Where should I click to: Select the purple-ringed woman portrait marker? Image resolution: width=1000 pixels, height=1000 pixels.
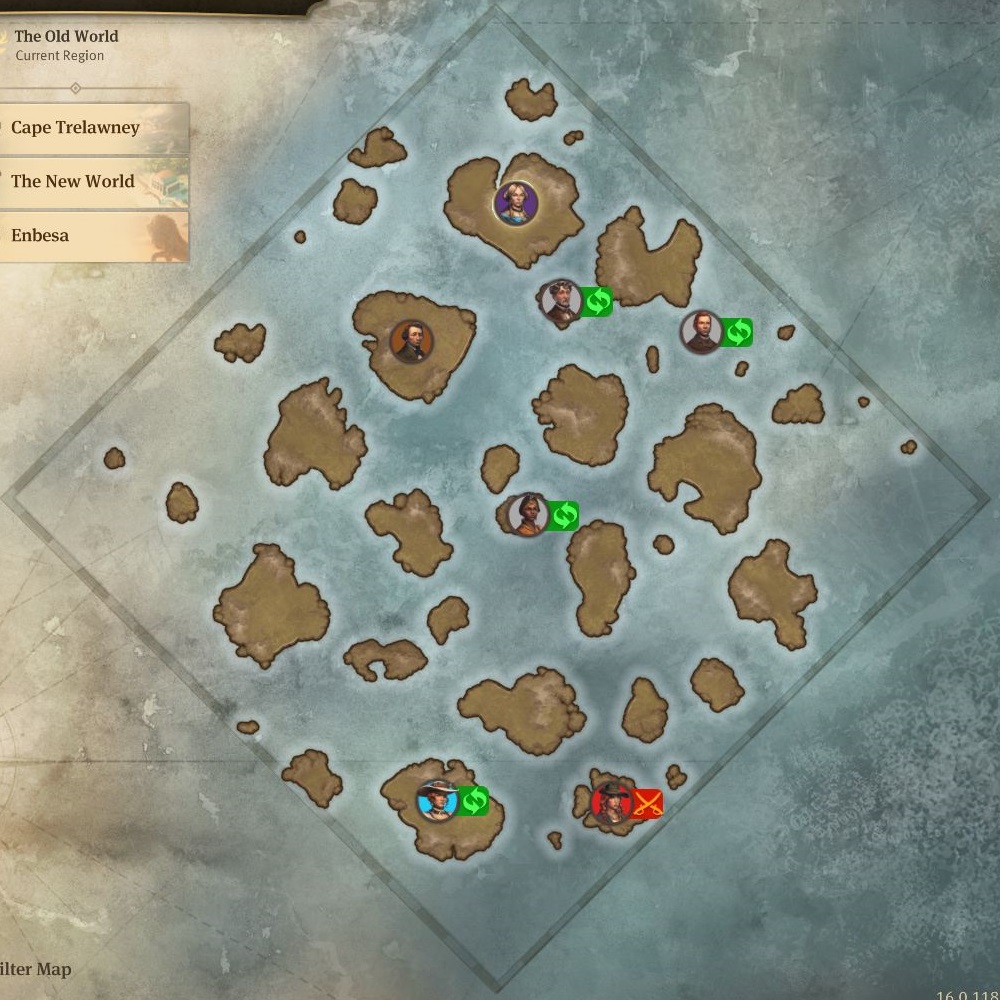click(516, 204)
